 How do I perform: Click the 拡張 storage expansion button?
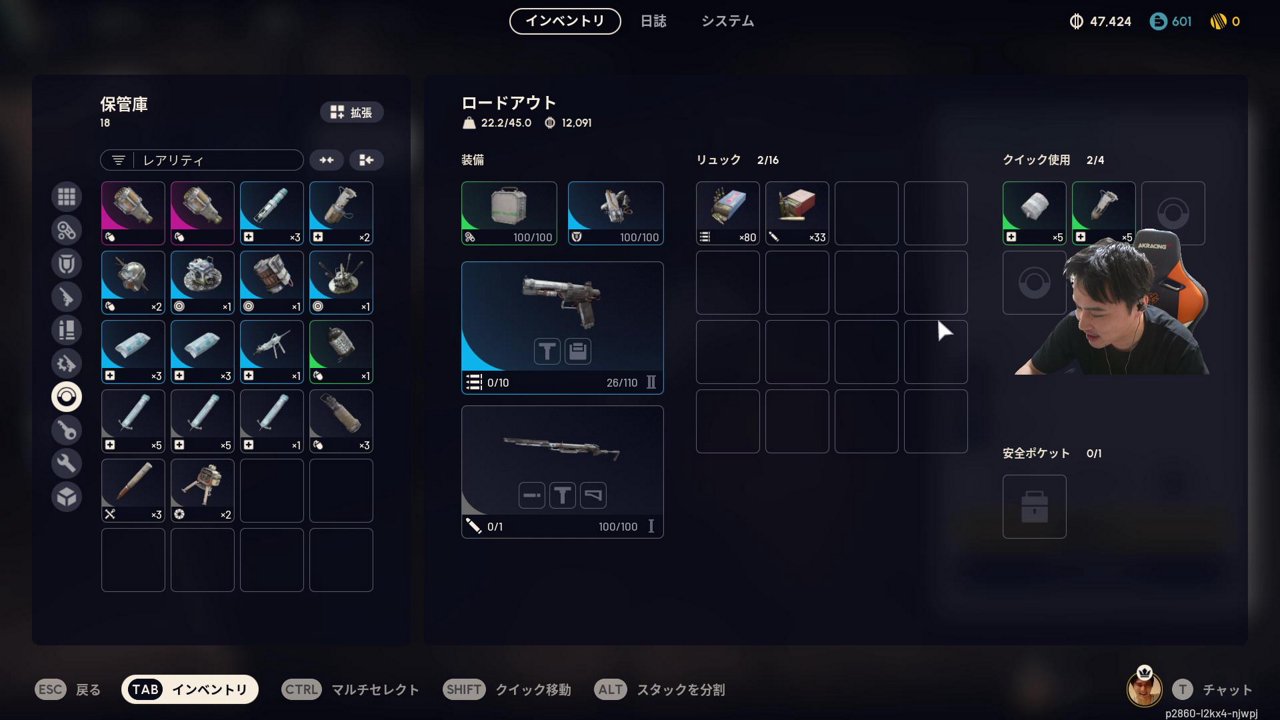pyautogui.click(x=352, y=112)
